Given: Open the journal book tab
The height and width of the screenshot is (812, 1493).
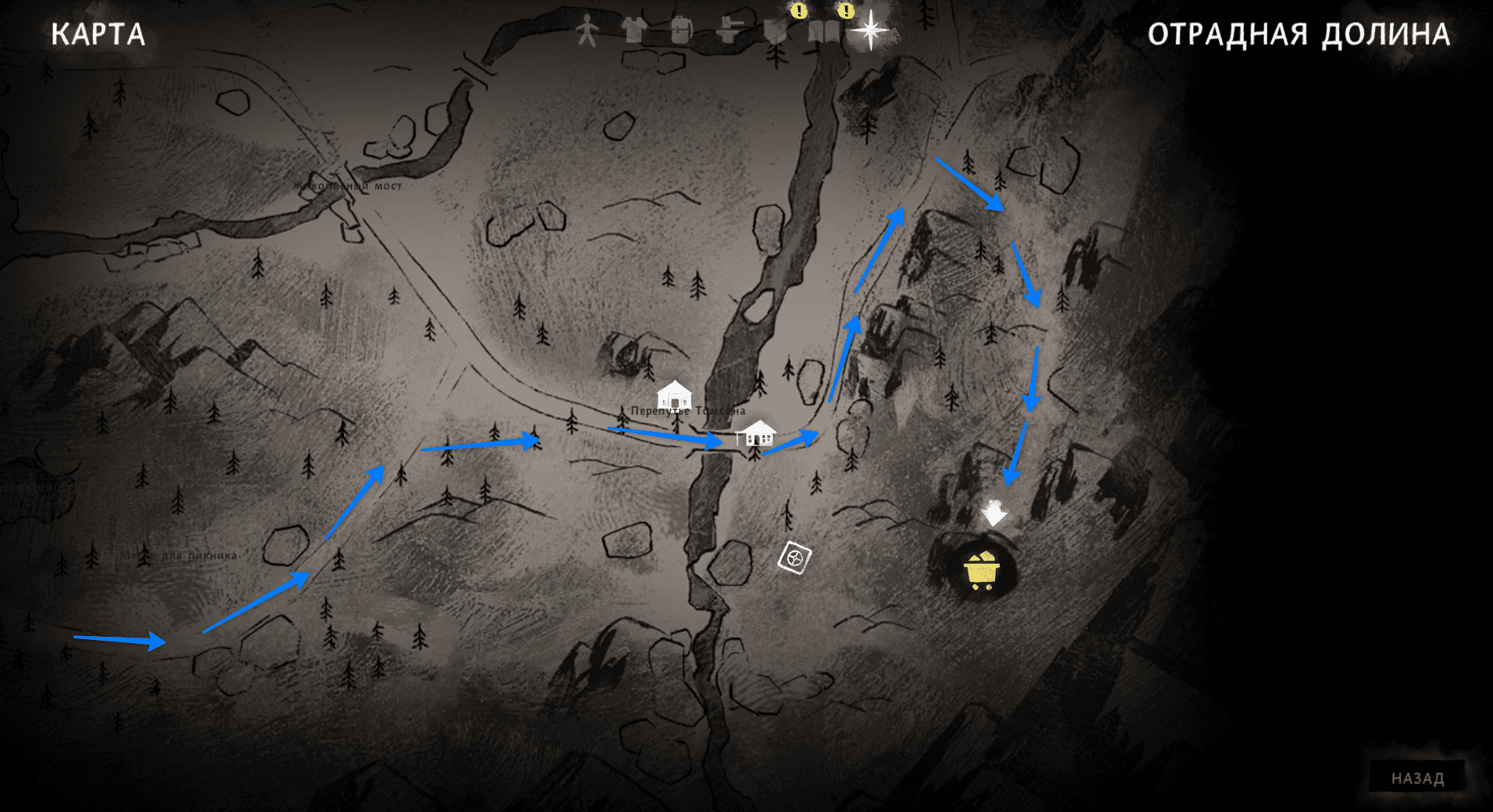Looking at the screenshot, I should [x=824, y=31].
